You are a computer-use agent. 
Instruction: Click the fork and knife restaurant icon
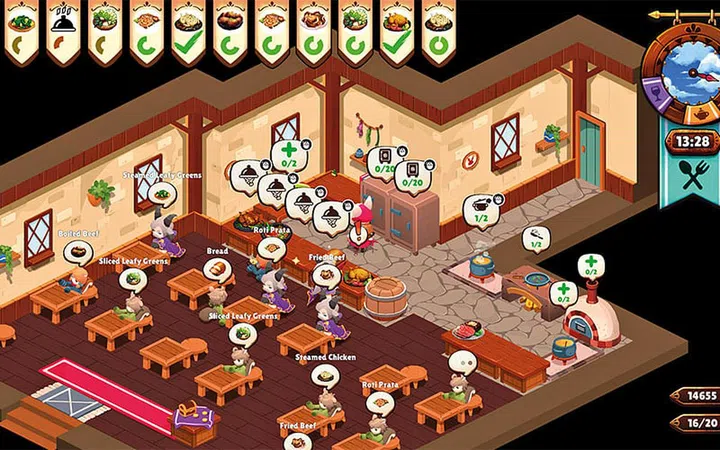click(691, 176)
